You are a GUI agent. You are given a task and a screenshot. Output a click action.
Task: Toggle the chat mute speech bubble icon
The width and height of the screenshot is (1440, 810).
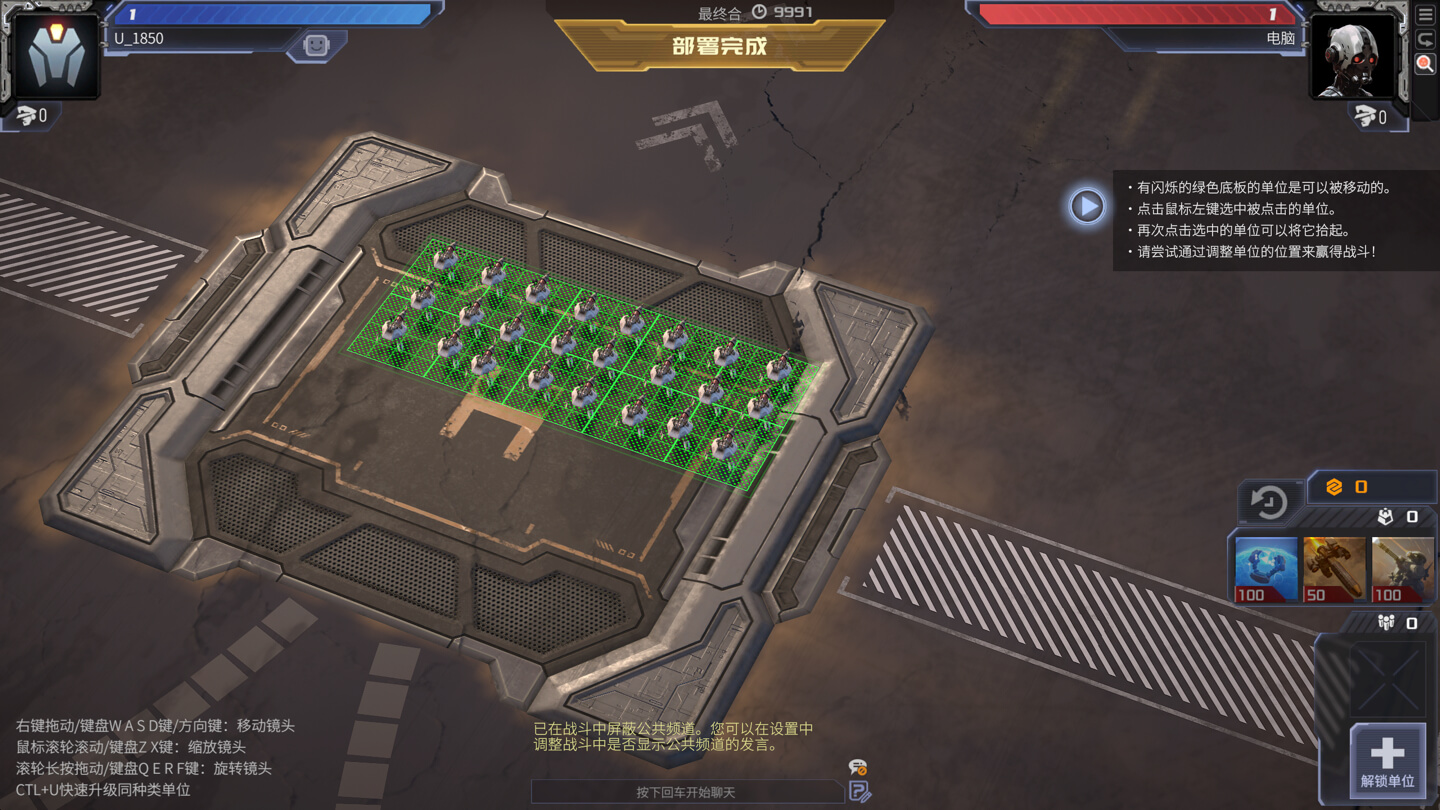[x=857, y=768]
